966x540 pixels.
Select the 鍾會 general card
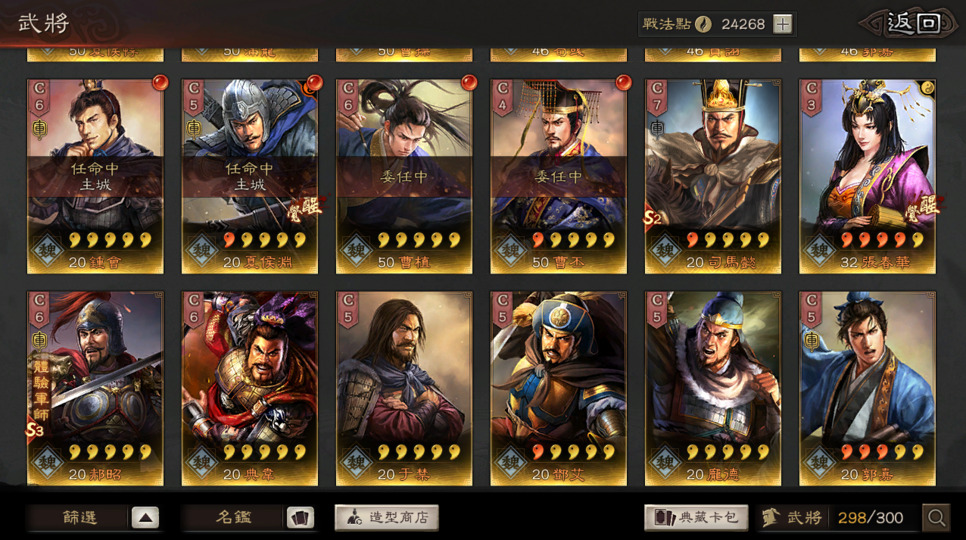coord(95,175)
